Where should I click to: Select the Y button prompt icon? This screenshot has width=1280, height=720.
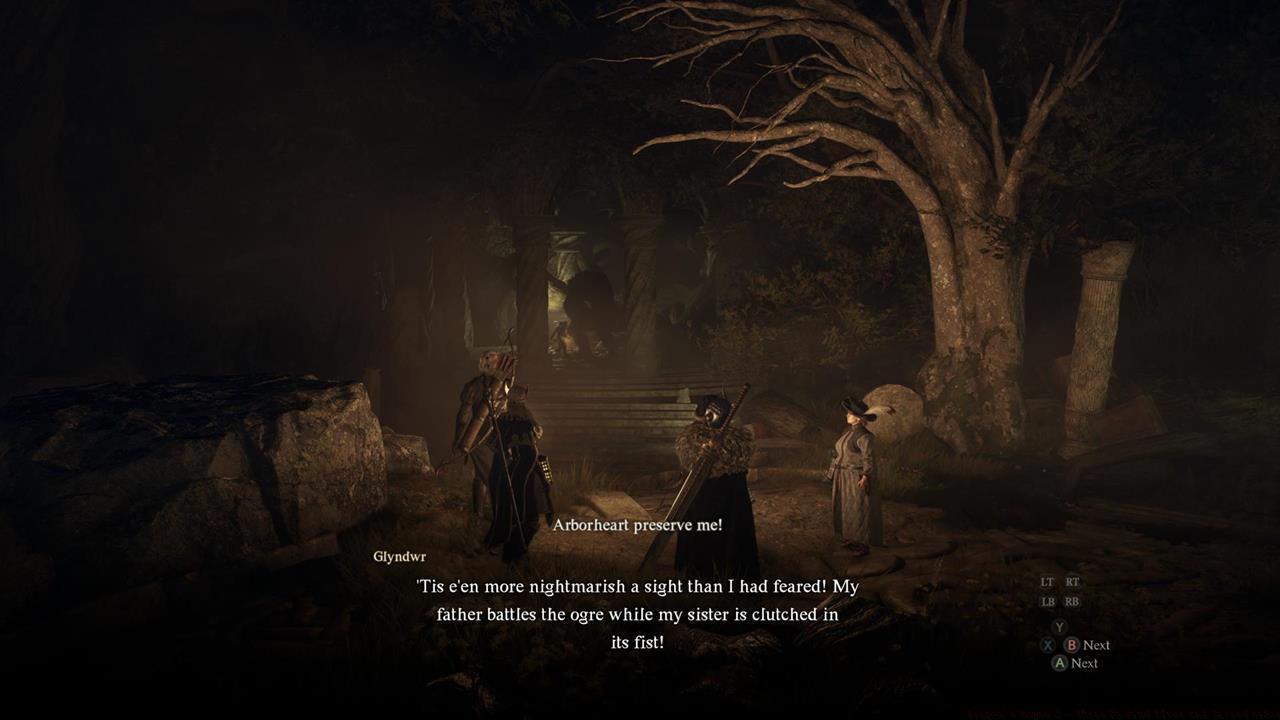[x=1059, y=627]
